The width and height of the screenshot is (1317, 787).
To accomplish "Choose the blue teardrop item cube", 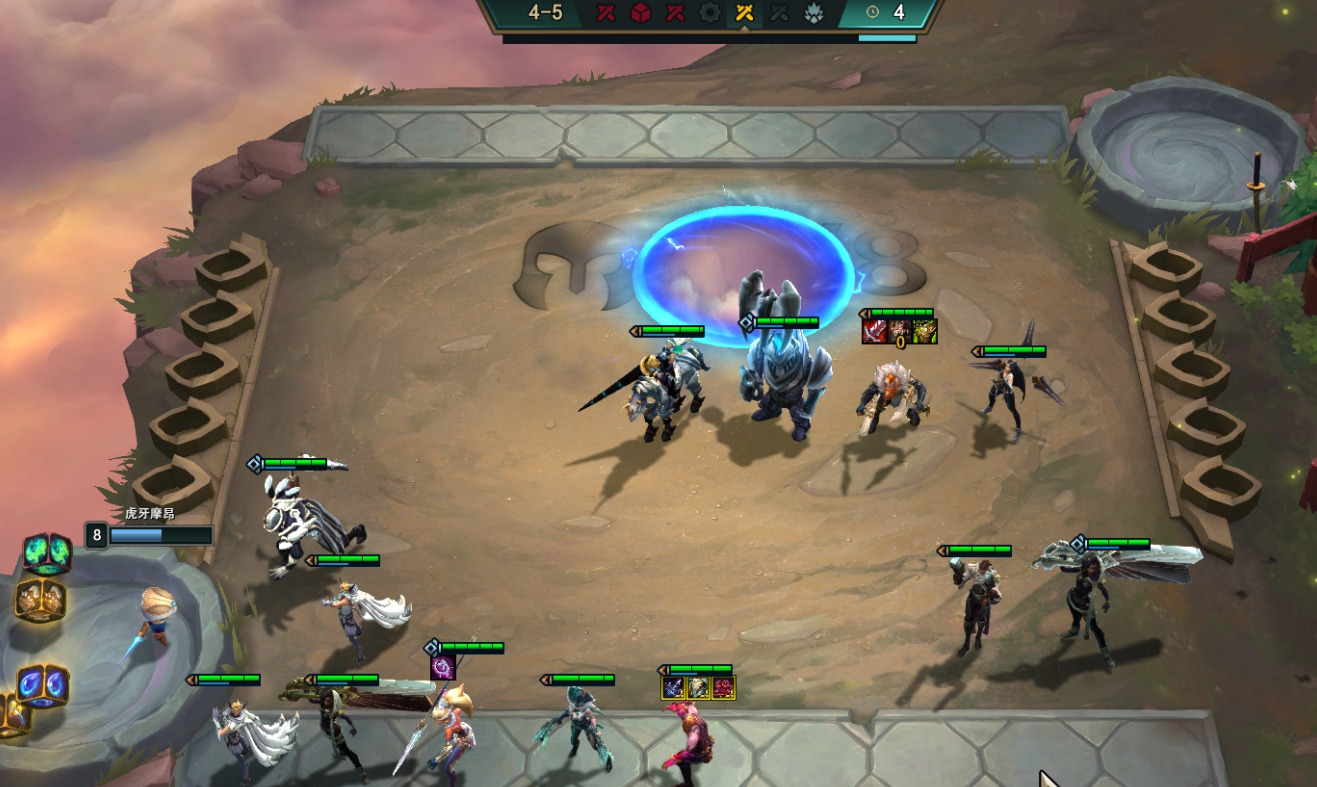I will tap(43, 686).
